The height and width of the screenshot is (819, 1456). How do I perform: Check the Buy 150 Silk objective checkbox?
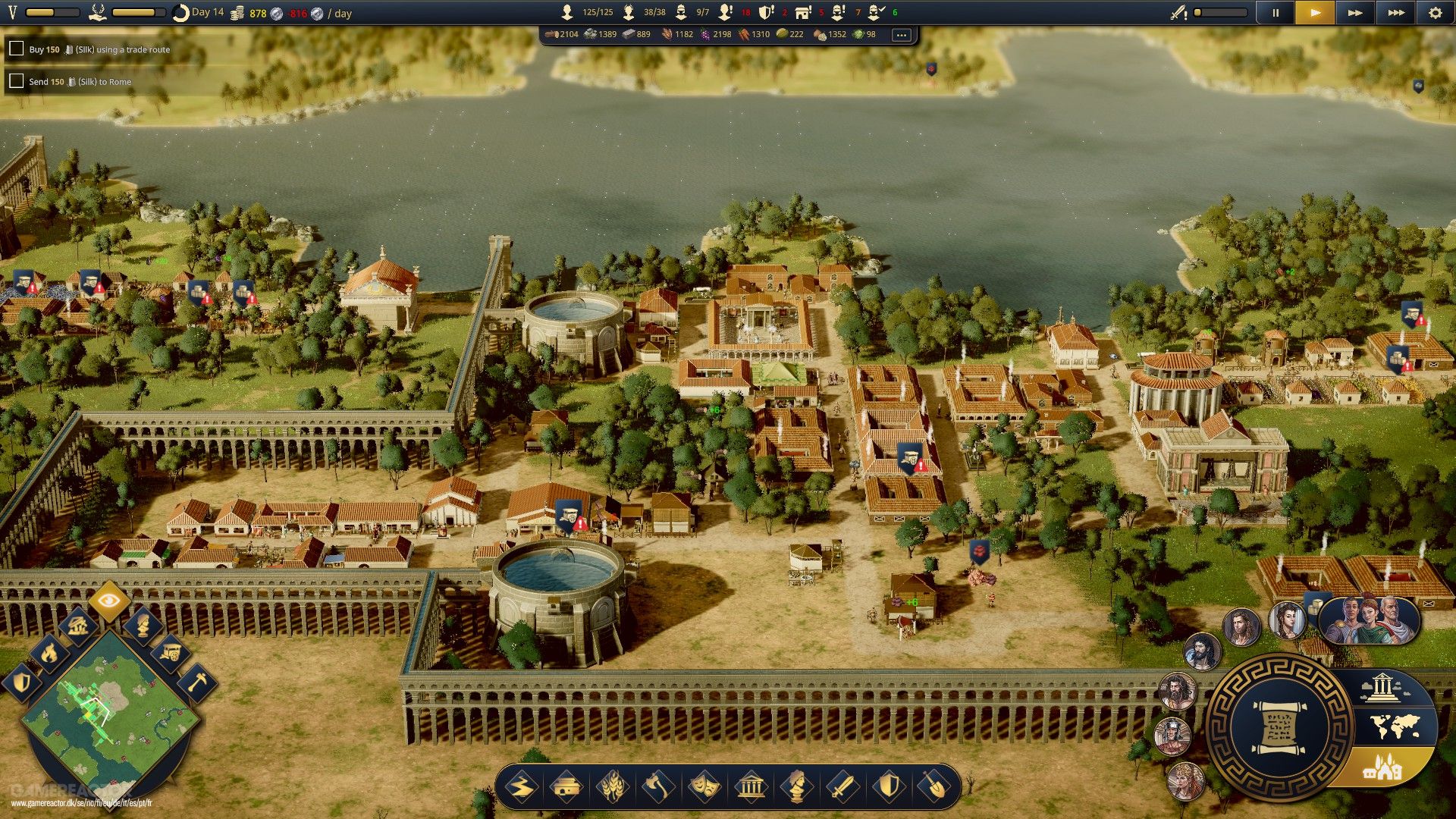[17, 49]
